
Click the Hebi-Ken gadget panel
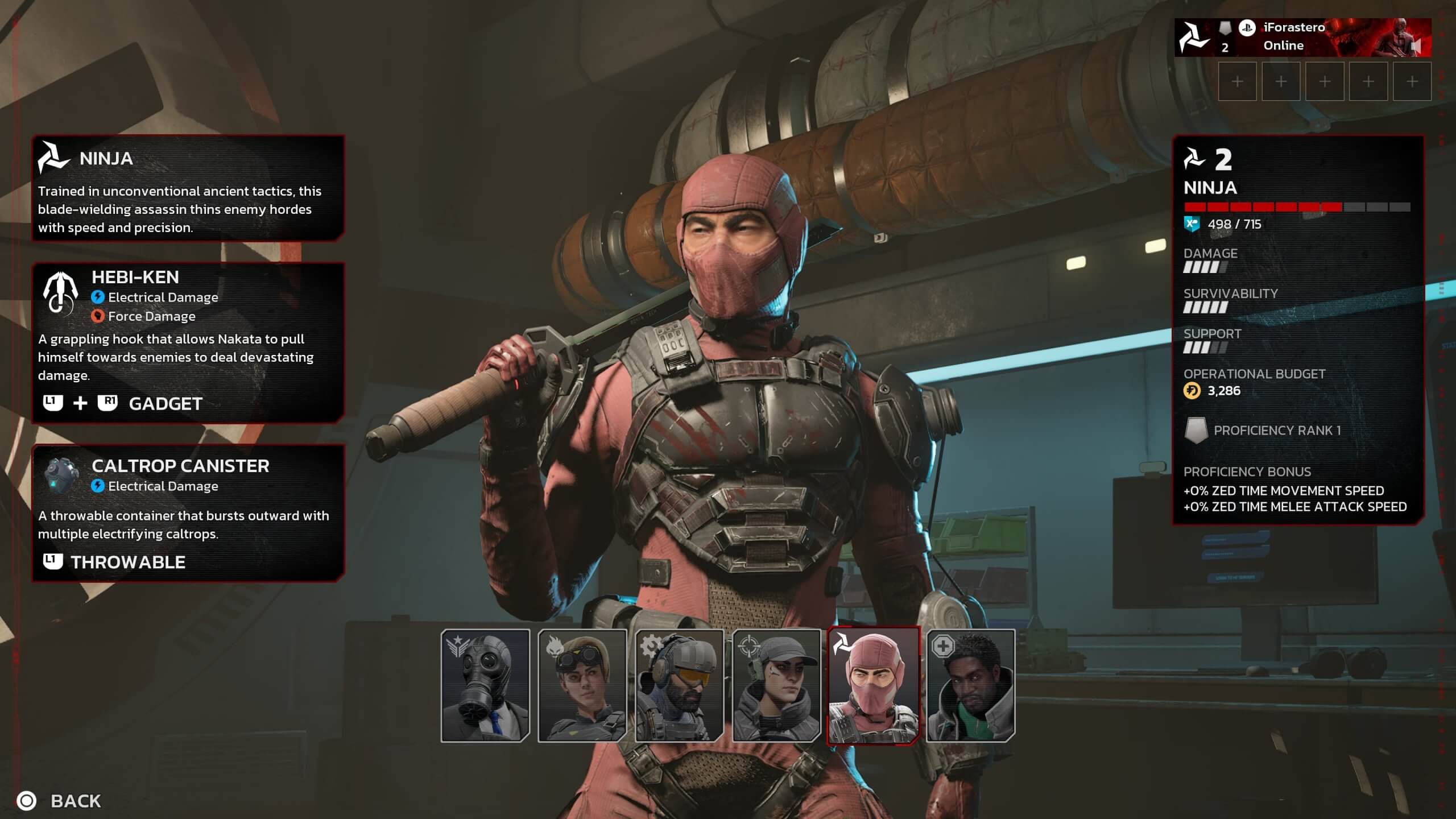(x=188, y=342)
